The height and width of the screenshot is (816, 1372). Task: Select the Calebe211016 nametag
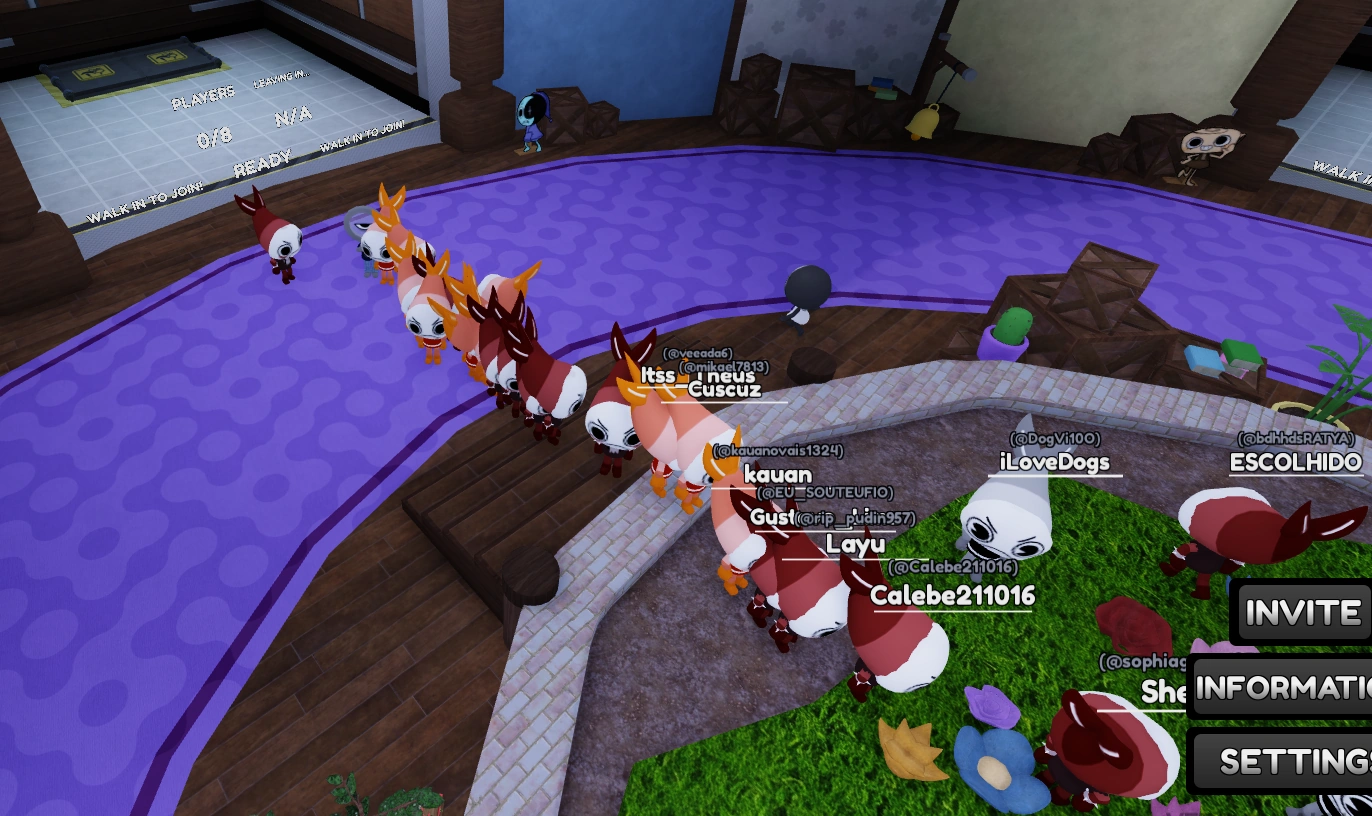click(954, 595)
